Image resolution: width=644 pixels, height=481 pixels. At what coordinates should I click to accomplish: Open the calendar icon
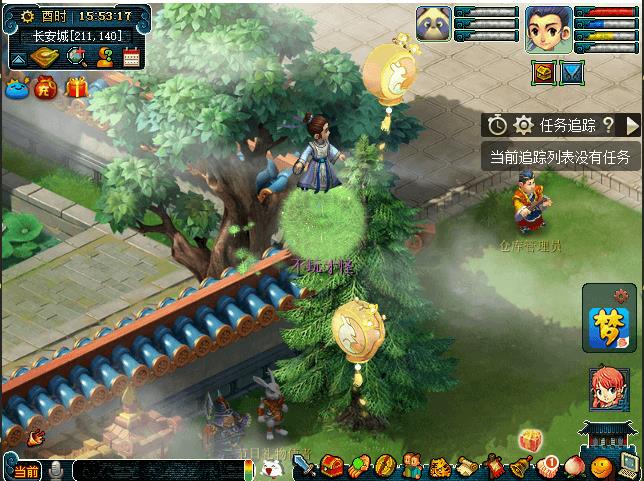click(132, 57)
